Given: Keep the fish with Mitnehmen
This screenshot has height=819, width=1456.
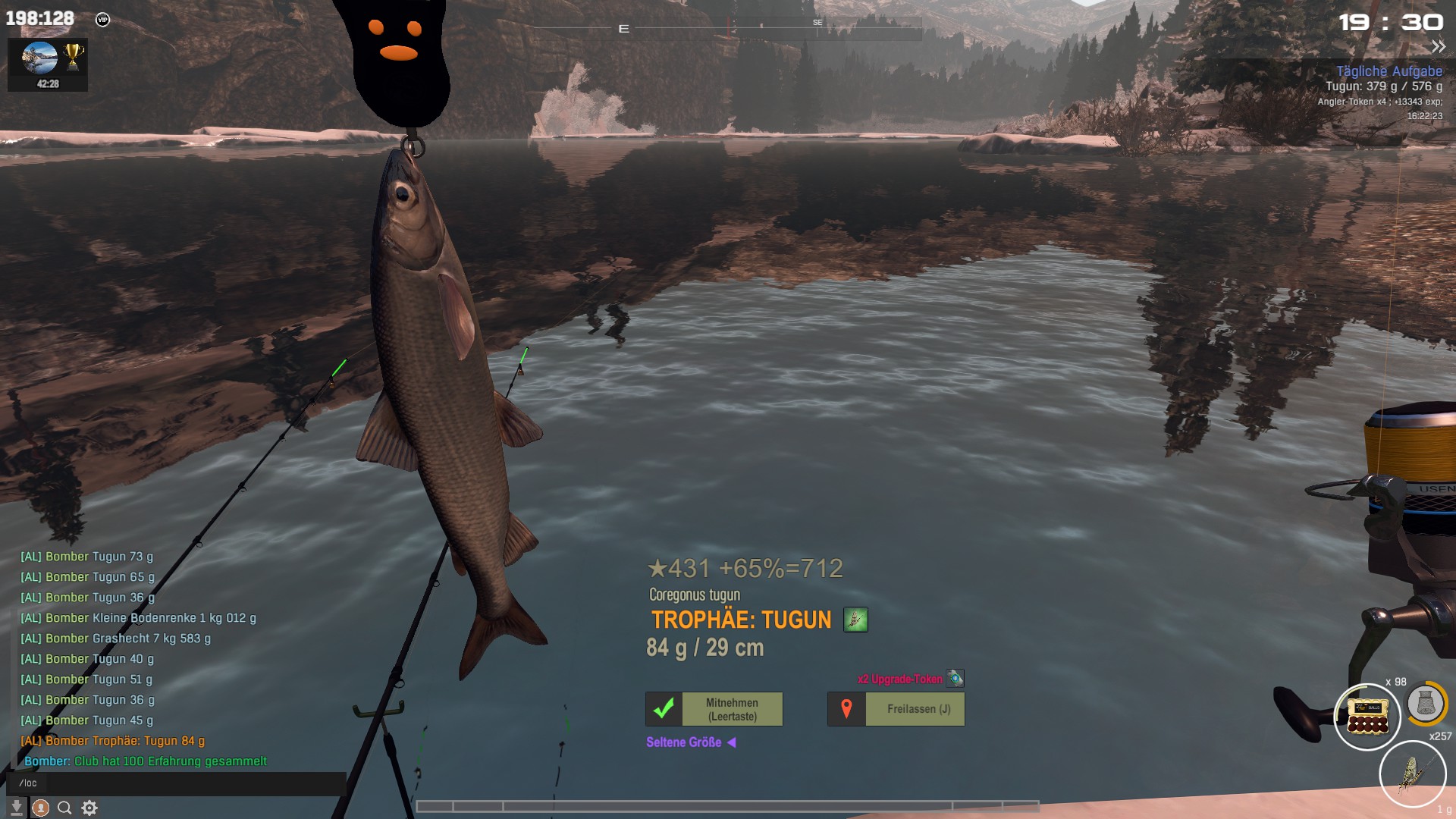Looking at the screenshot, I should [714, 709].
